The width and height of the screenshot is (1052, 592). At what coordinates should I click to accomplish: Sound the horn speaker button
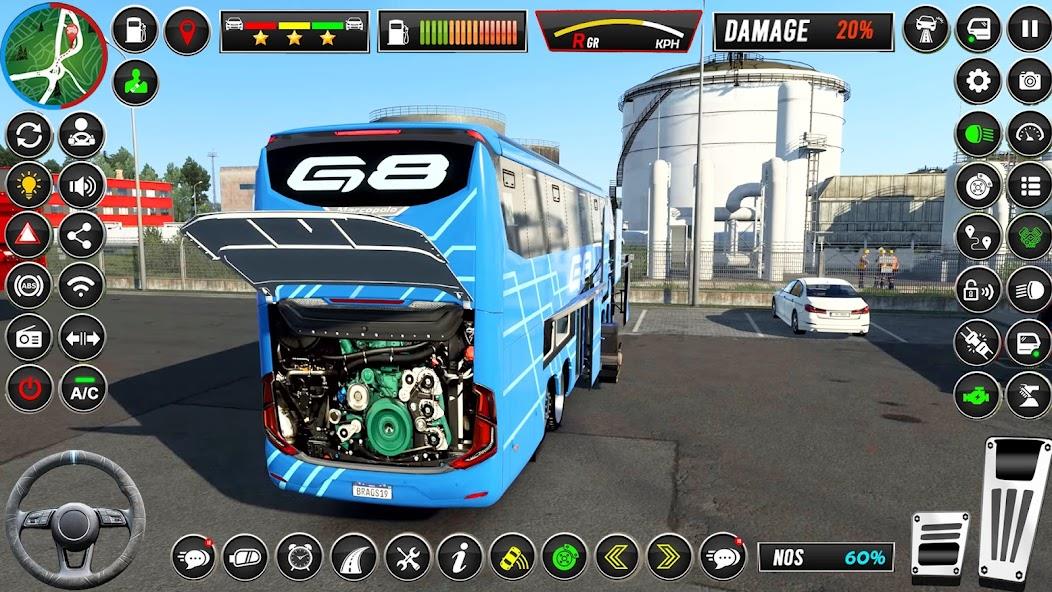coord(82,185)
